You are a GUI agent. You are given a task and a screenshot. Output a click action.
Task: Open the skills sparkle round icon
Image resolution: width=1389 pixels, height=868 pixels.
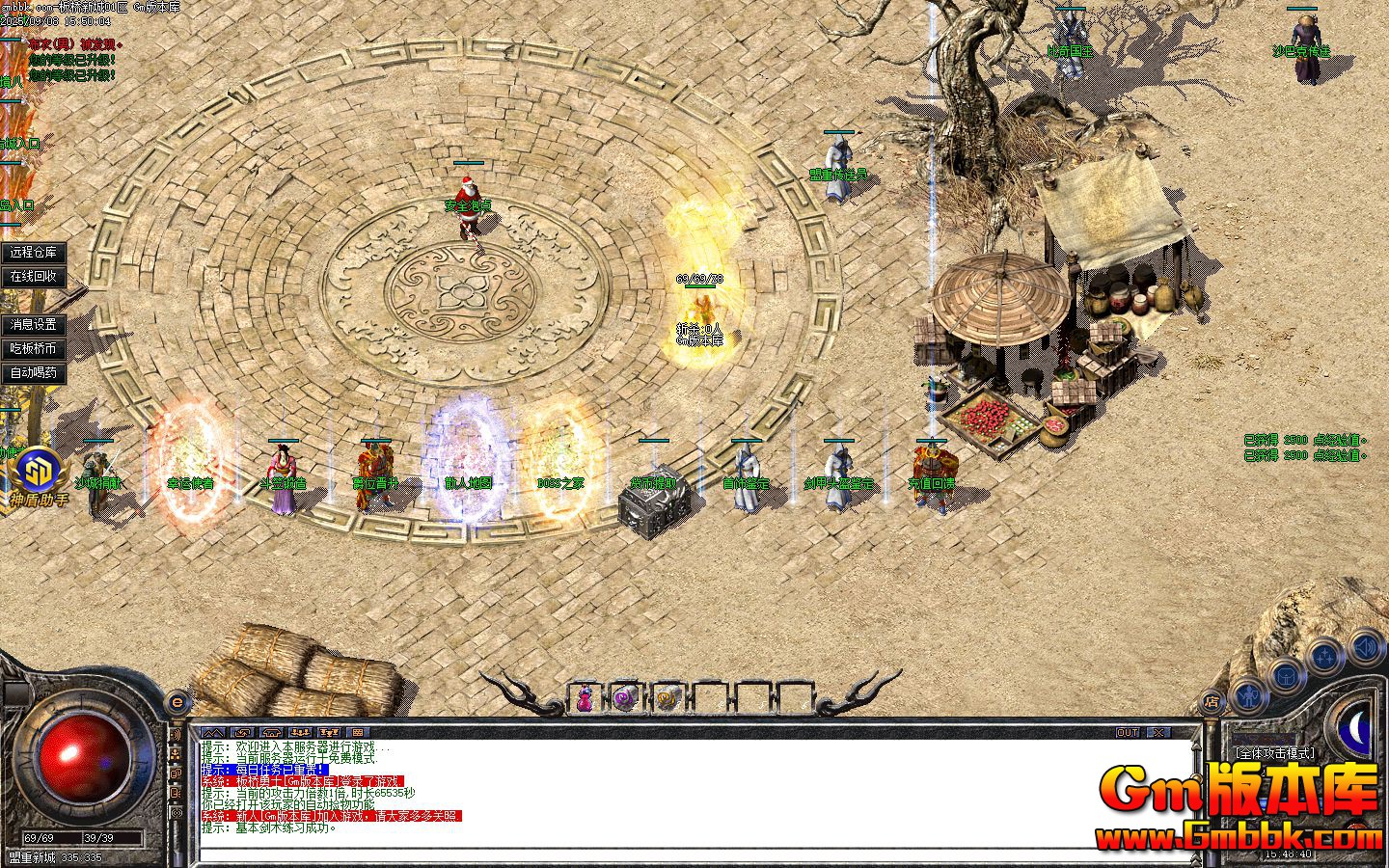[1322, 657]
